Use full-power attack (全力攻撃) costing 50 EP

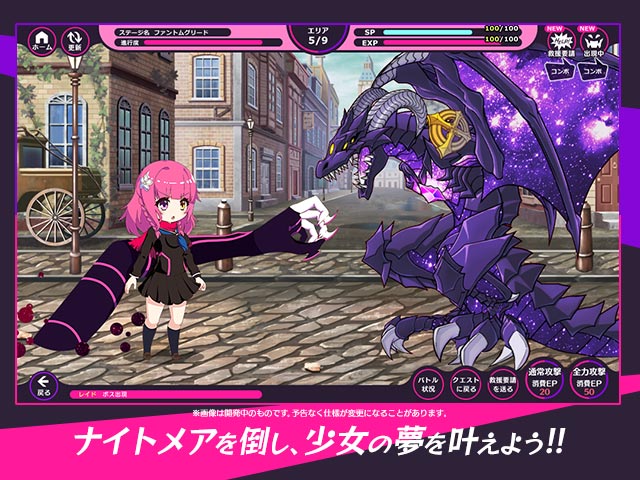coord(590,381)
